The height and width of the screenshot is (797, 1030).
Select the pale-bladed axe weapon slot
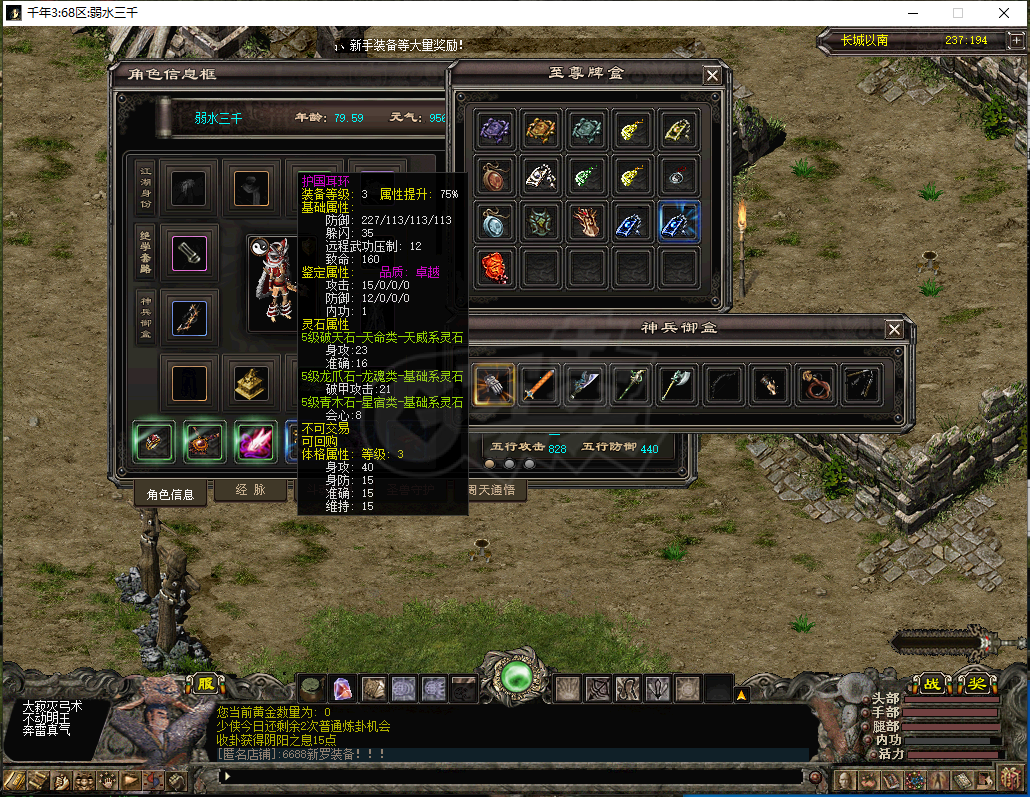coord(677,384)
